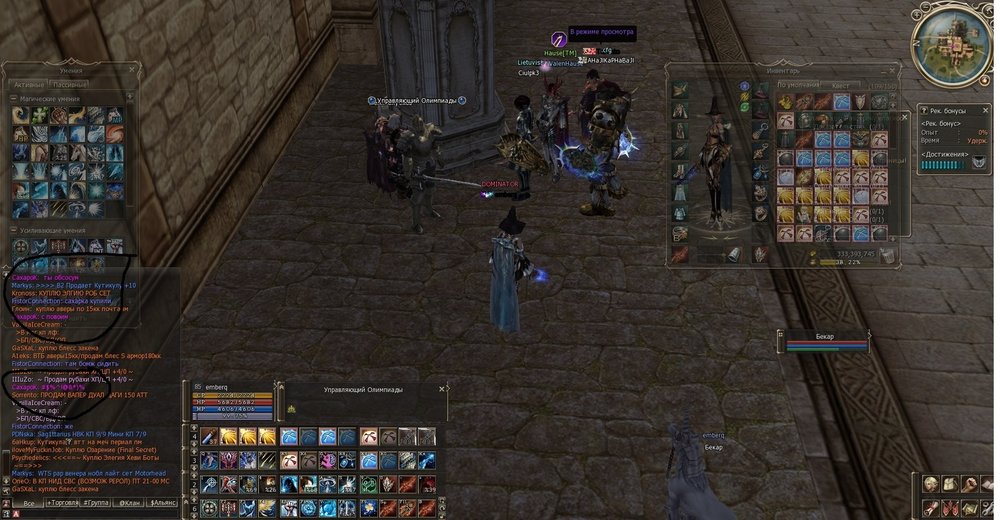Switch to the $Альянс chat tab
The width and height of the screenshot is (1000, 520).
point(164,504)
